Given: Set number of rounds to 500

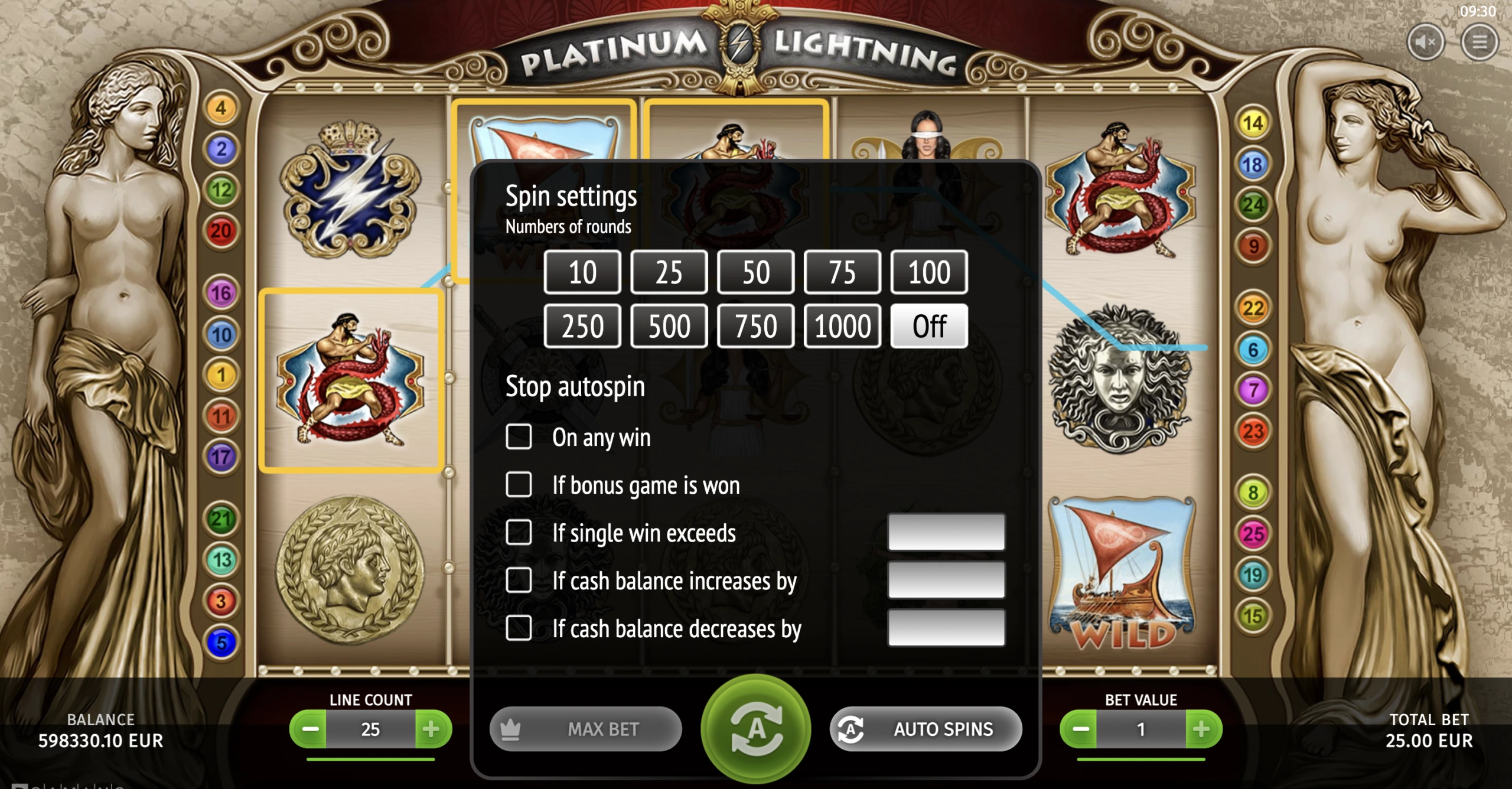Looking at the screenshot, I should pyautogui.click(x=669, y=326).
